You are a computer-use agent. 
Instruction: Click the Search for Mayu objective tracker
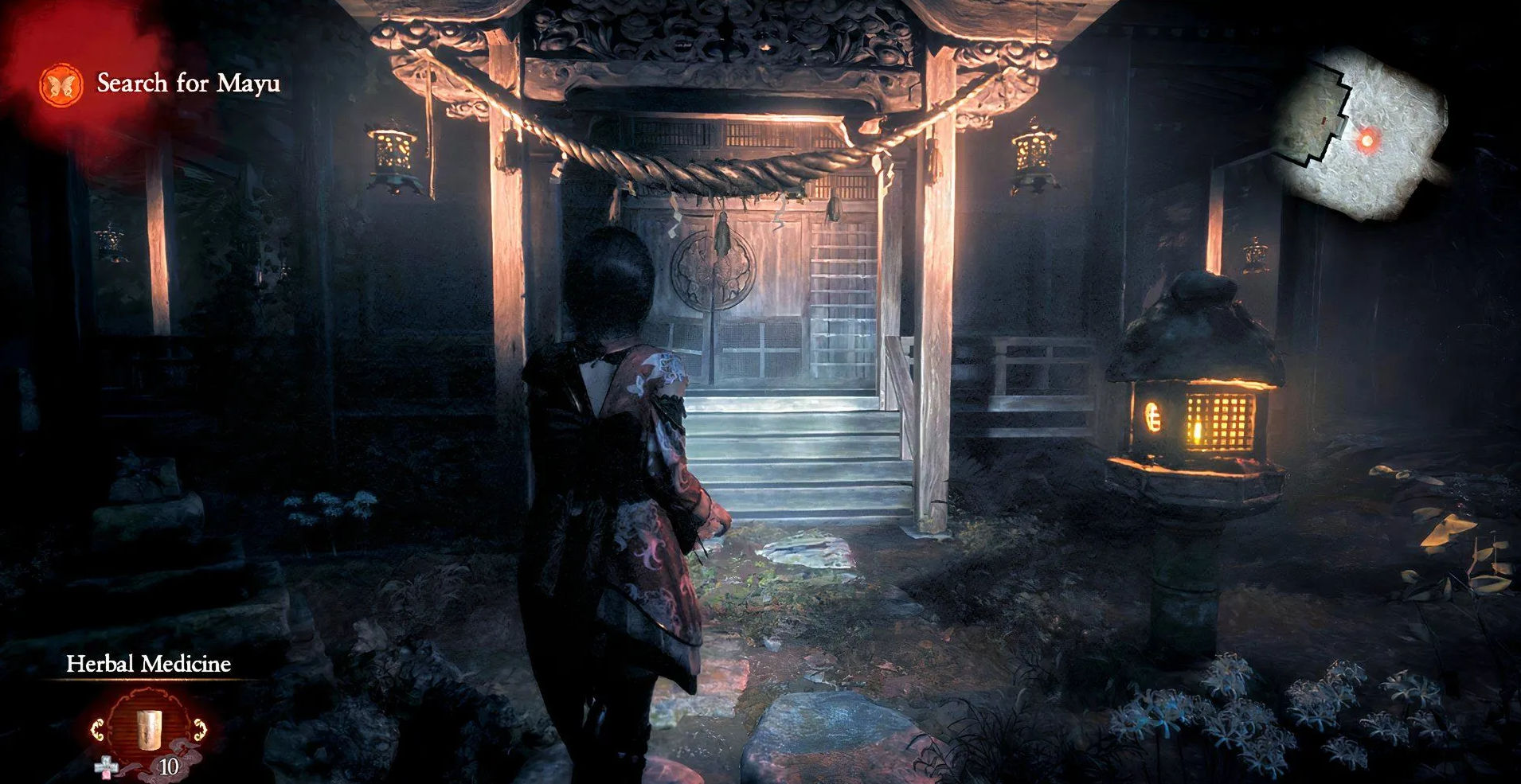point(188,84)
